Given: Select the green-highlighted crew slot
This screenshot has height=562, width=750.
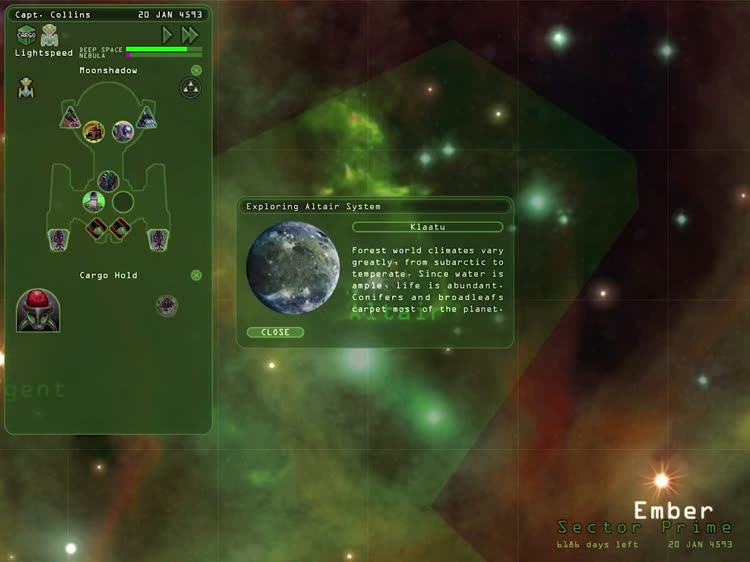Looking at the screenshot, I should pos(94,201).
